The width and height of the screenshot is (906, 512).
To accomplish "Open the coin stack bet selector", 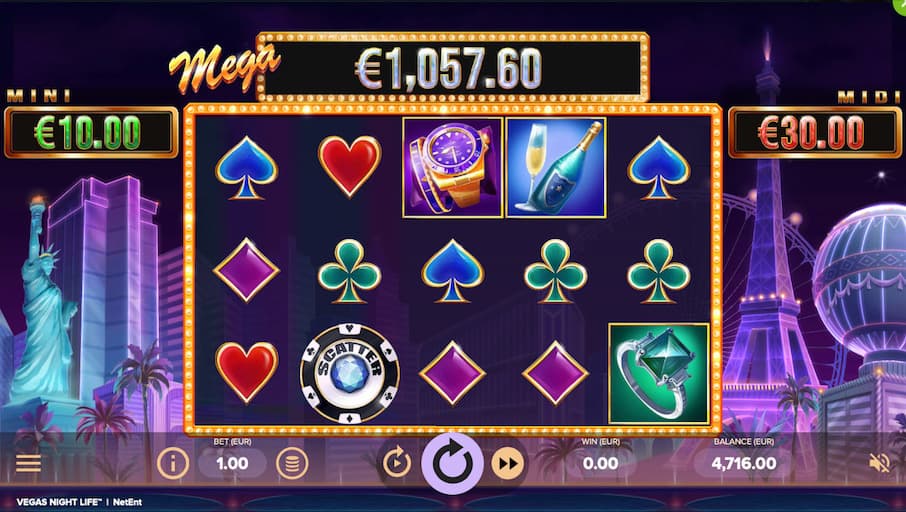I will [292, 463].
